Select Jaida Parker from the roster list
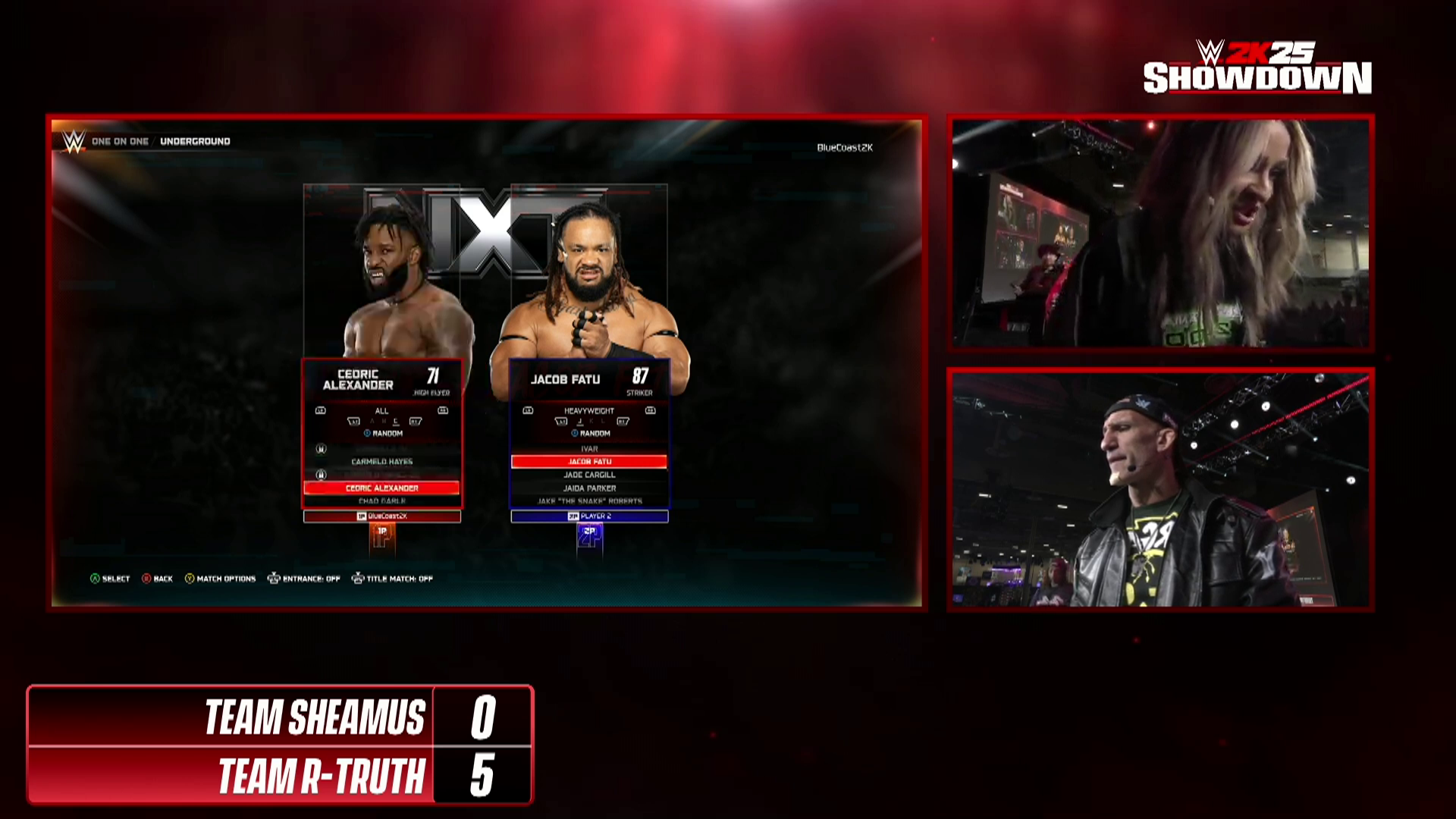 (589, 488)
